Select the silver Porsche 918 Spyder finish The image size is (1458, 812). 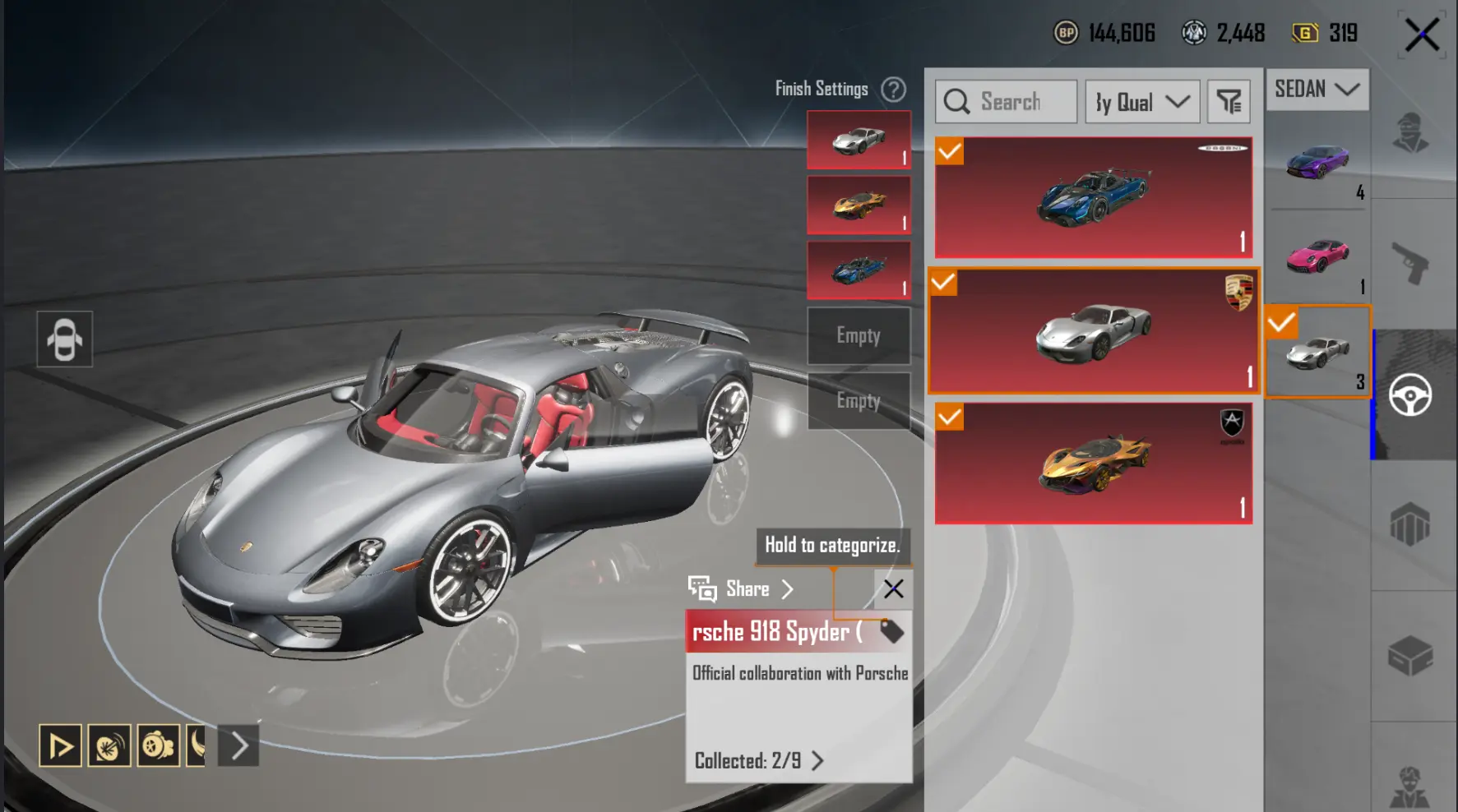click(1093, 330)
